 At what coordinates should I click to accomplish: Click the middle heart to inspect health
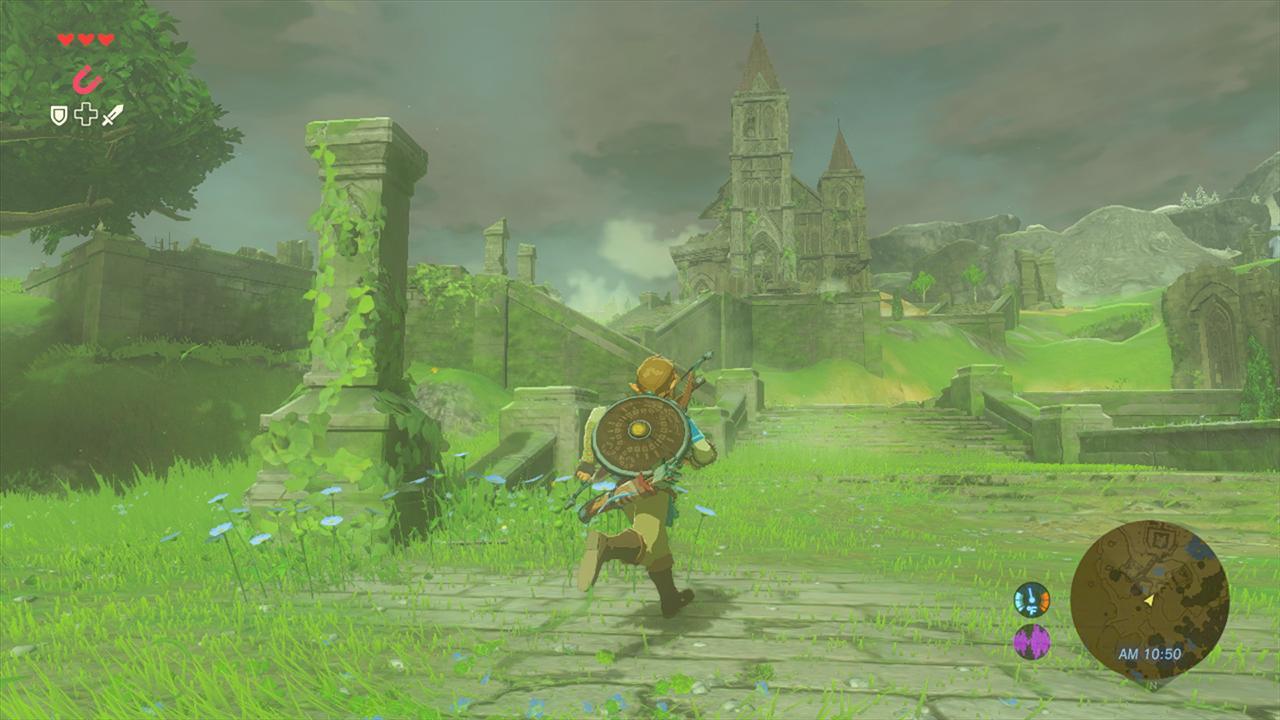pos(86,39)
